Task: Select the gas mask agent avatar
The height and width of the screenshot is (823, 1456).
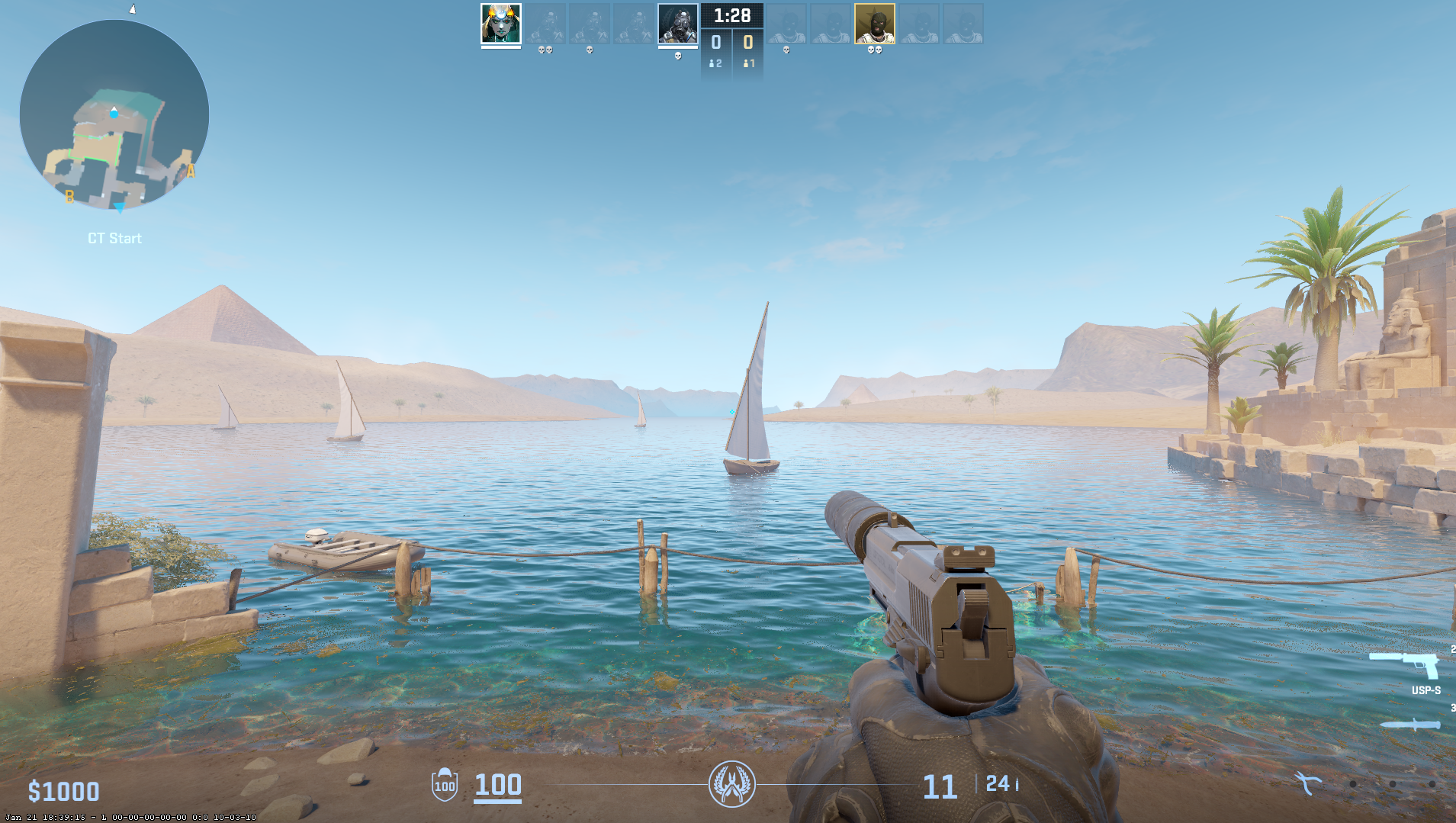Action: 677,23
